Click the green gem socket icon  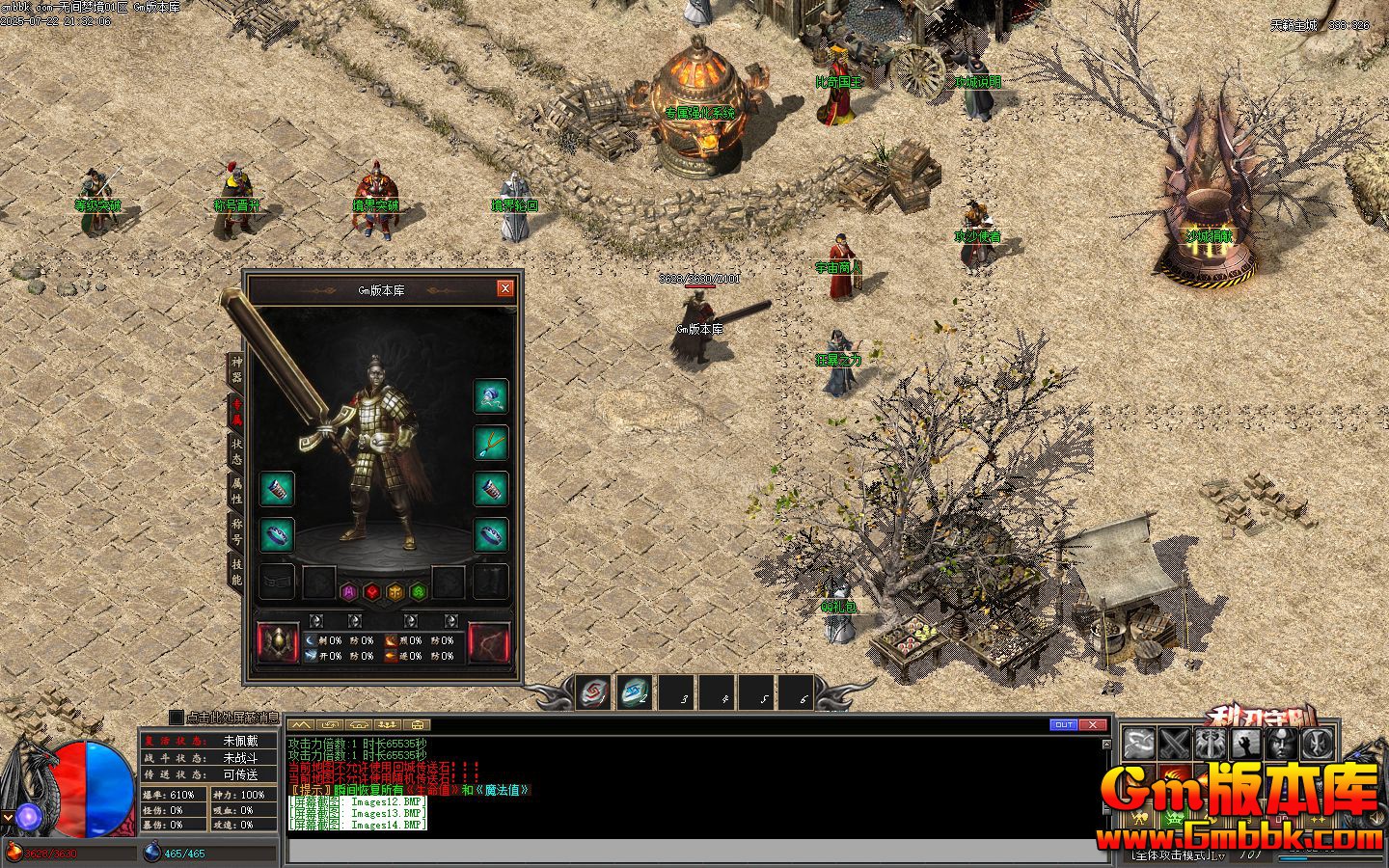click(x=419, y=591)
